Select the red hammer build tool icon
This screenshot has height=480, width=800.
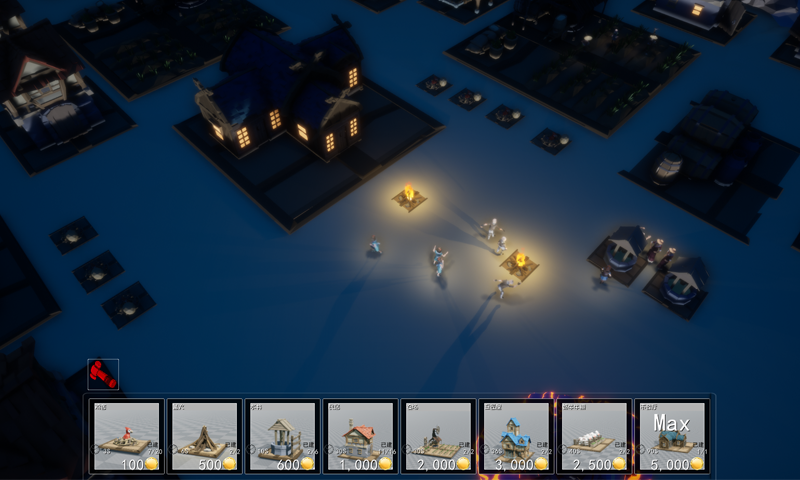click(103, 374)
